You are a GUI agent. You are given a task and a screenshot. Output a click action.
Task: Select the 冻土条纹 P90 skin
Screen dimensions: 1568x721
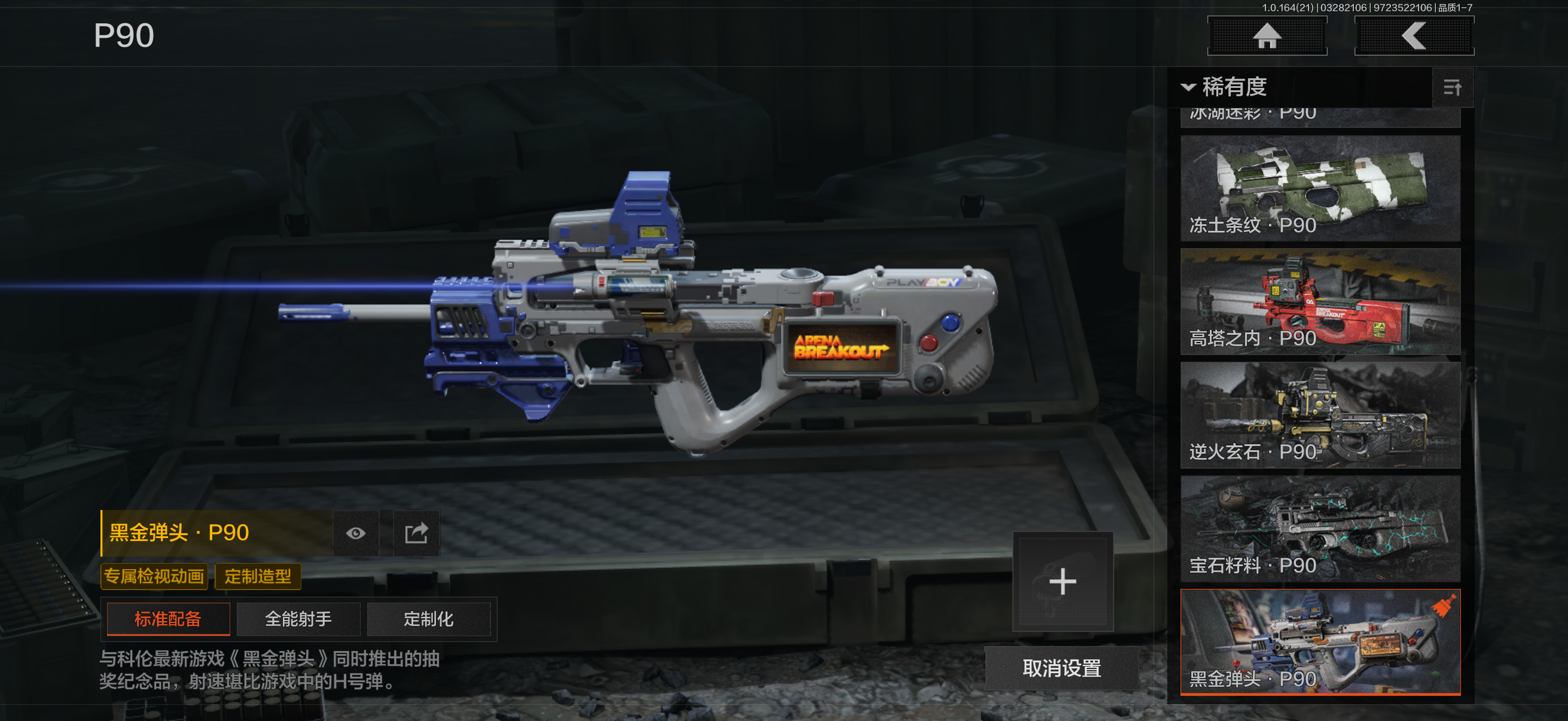pyautogui.click(x=1320, y=188)
